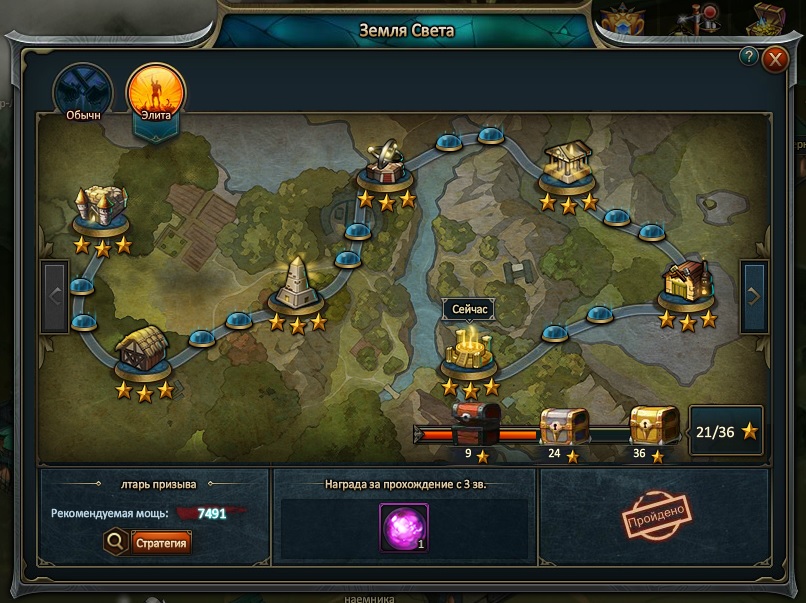The width and height of the screenshot is (806, 603).
Task: Select the tavern house stage
Action: (x=687, y=284)
